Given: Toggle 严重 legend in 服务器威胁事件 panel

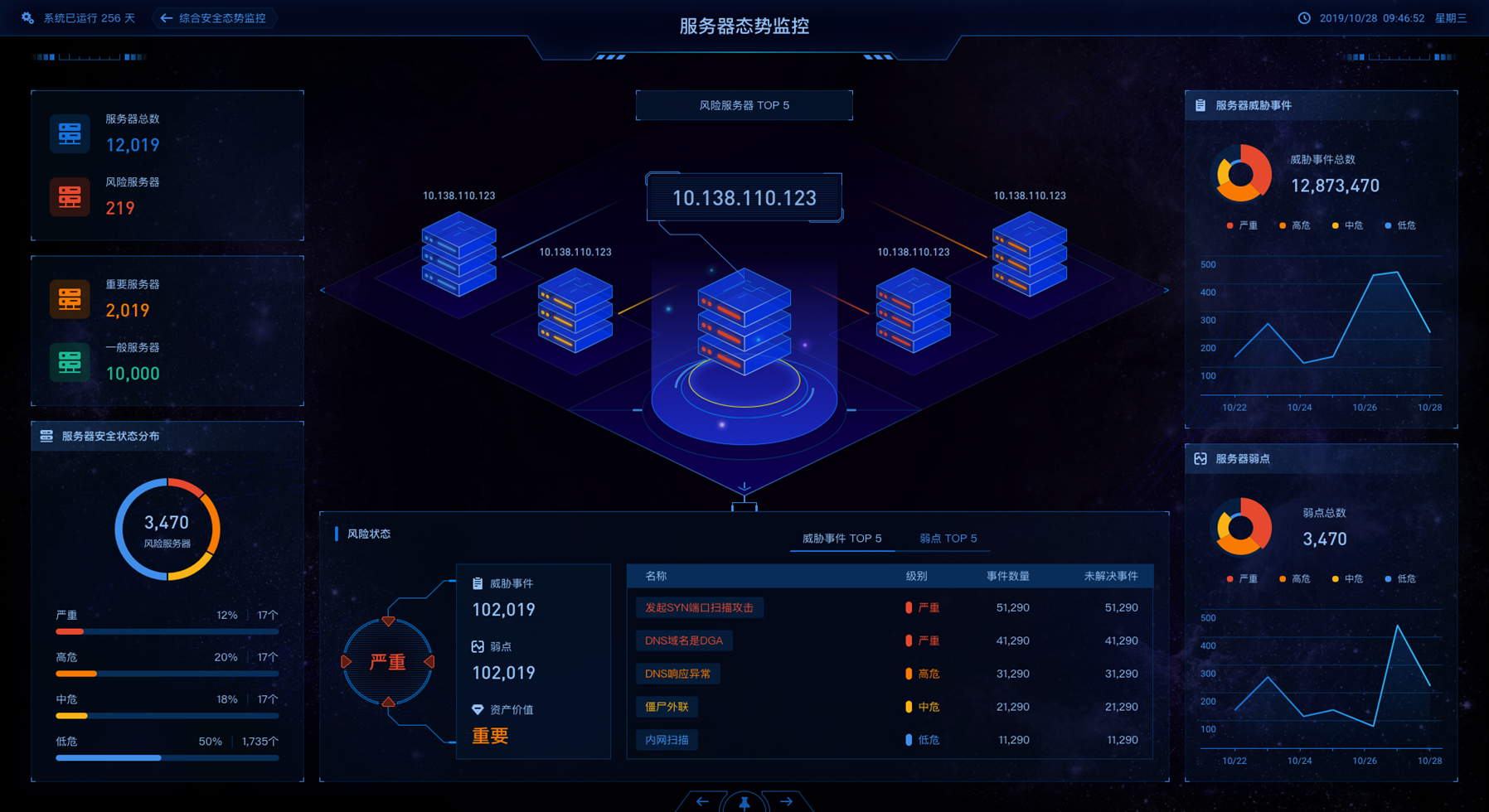Looking at the screenshot, I should tap(1242, 225).
